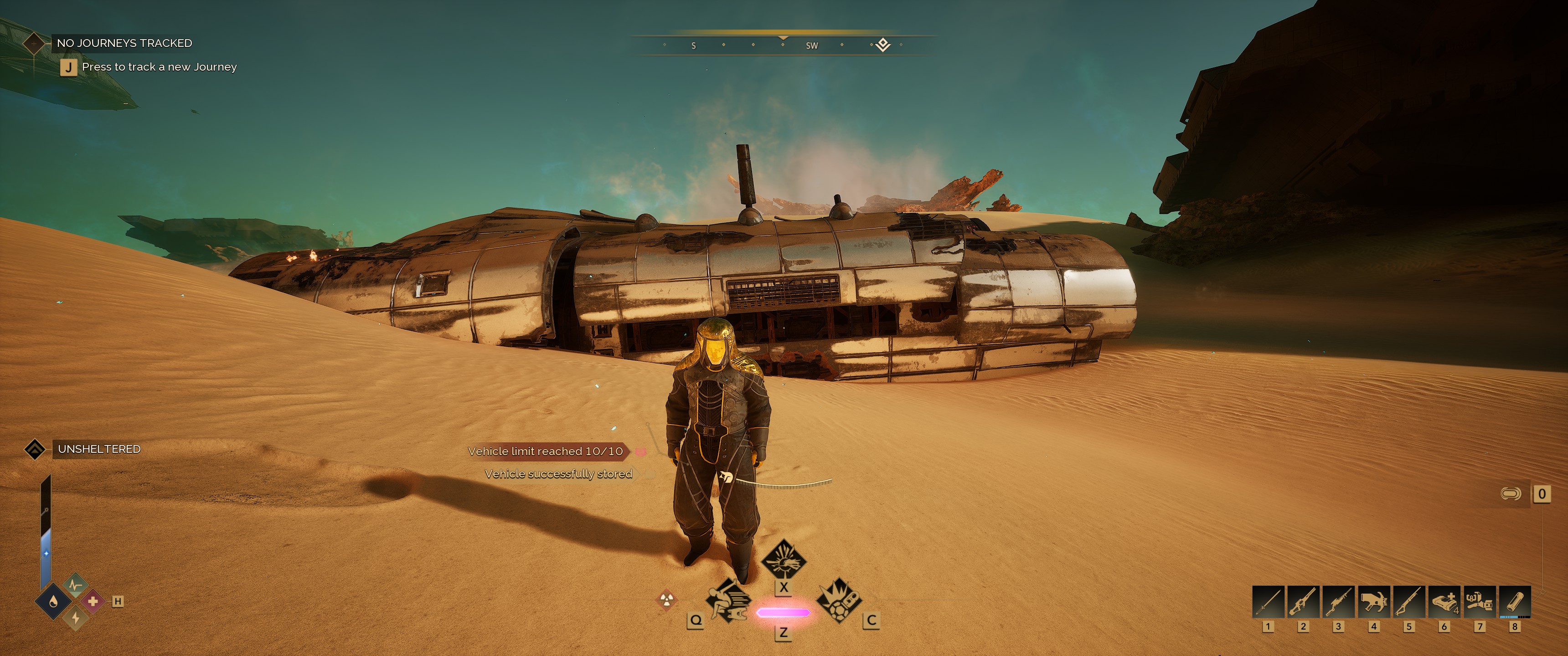
Task: Click the radiation warning status icon
Action: 666,600
